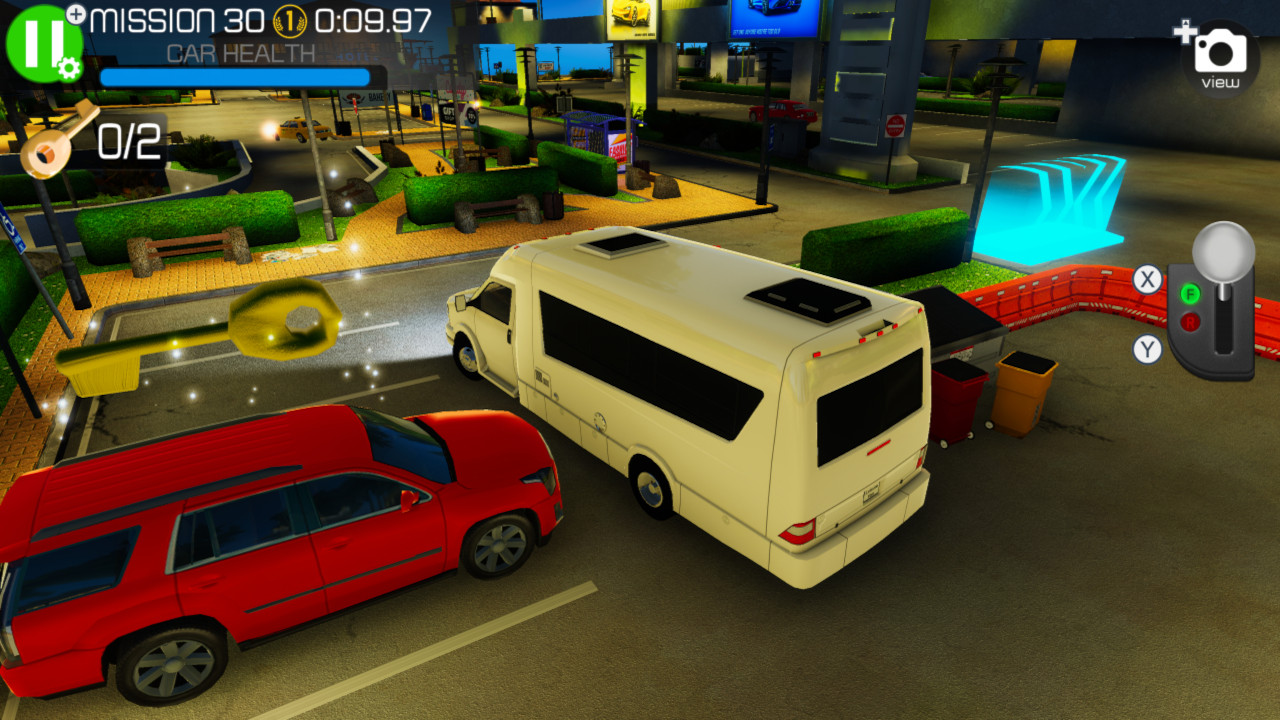Engage reverse gear with the red R button
Viewport: 1280px width, 720px height.
[x=1191, y=321]
